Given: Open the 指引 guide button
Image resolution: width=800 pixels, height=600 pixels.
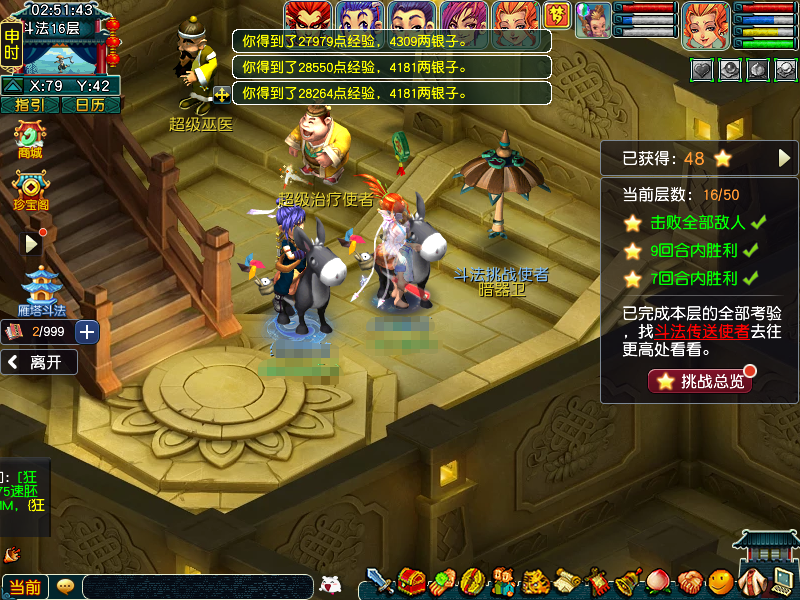Looking at the screenshot, I should tap(30, 105).
